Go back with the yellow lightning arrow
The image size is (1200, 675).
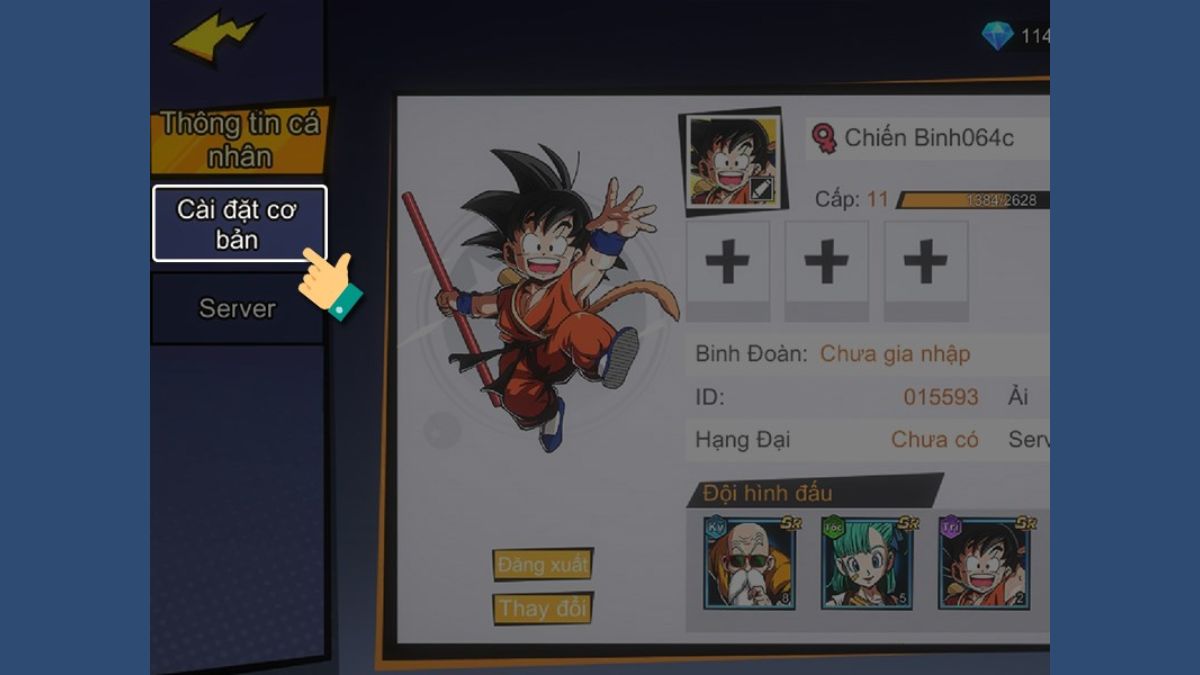217,39
